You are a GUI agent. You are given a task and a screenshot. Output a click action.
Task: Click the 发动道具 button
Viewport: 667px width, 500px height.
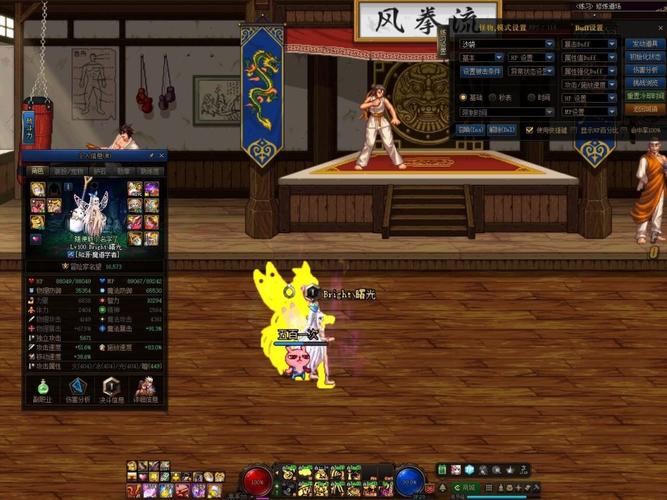pyautogui.click(x=643, y=44)
